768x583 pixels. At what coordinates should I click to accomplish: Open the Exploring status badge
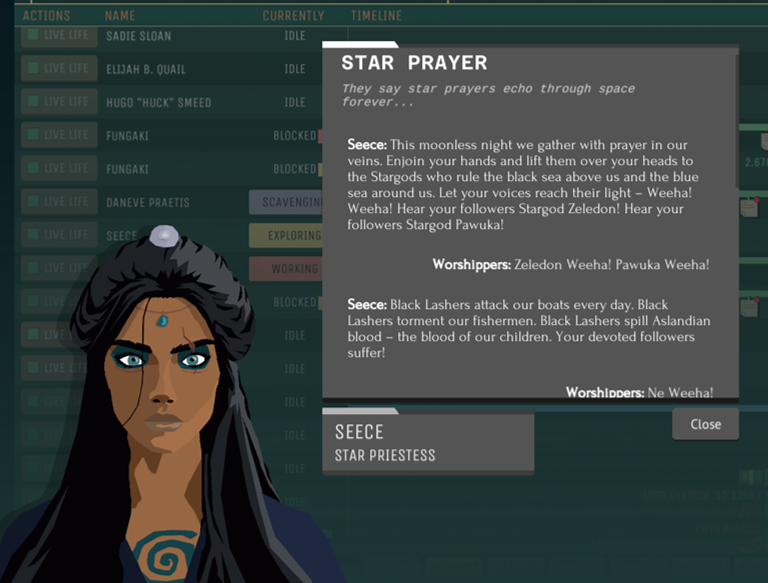pyautogui.click(x=286, y=236)
